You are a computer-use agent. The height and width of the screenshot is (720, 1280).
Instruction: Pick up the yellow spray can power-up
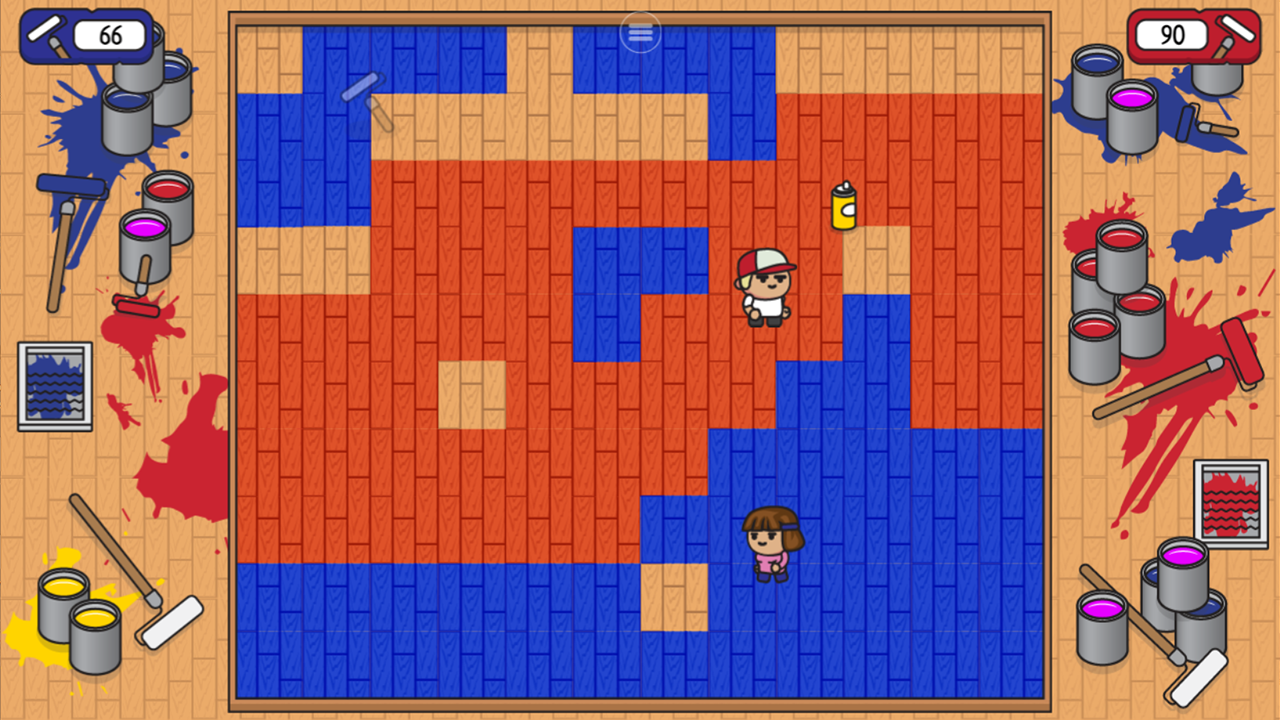pos(843,207)
